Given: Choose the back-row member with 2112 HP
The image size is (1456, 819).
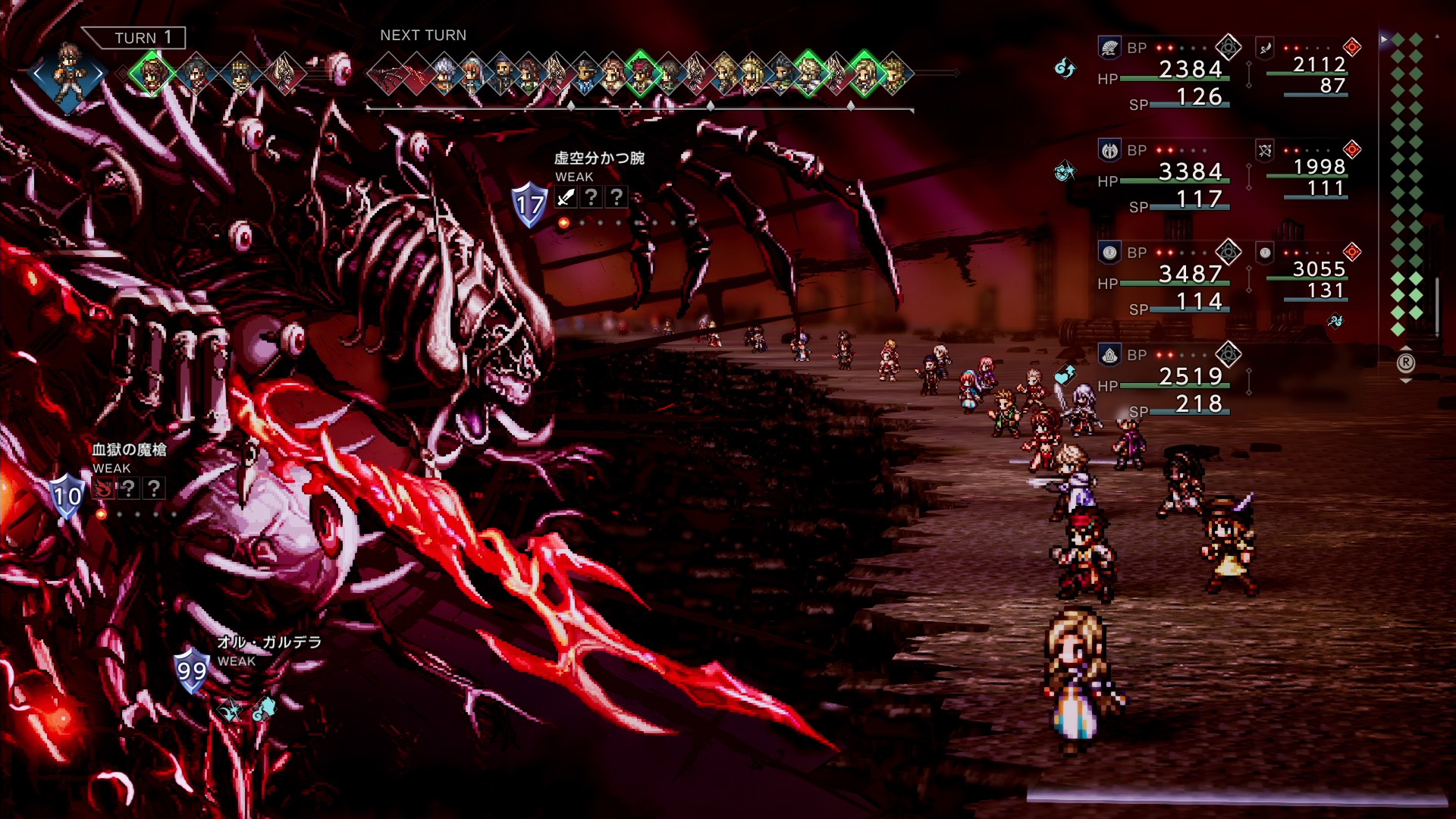Looking at the screenshot, I should coord(1319,65).
